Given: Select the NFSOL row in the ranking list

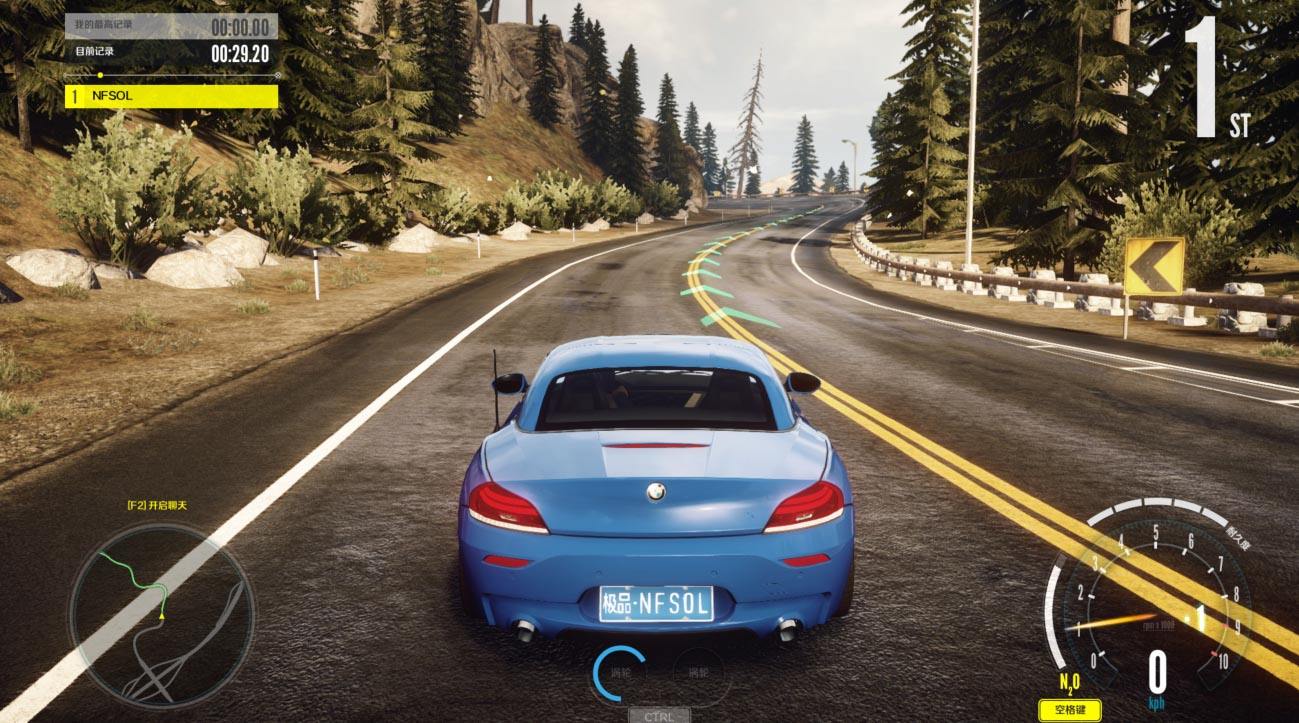Looking at the screenshot, I should click(171, 96).
